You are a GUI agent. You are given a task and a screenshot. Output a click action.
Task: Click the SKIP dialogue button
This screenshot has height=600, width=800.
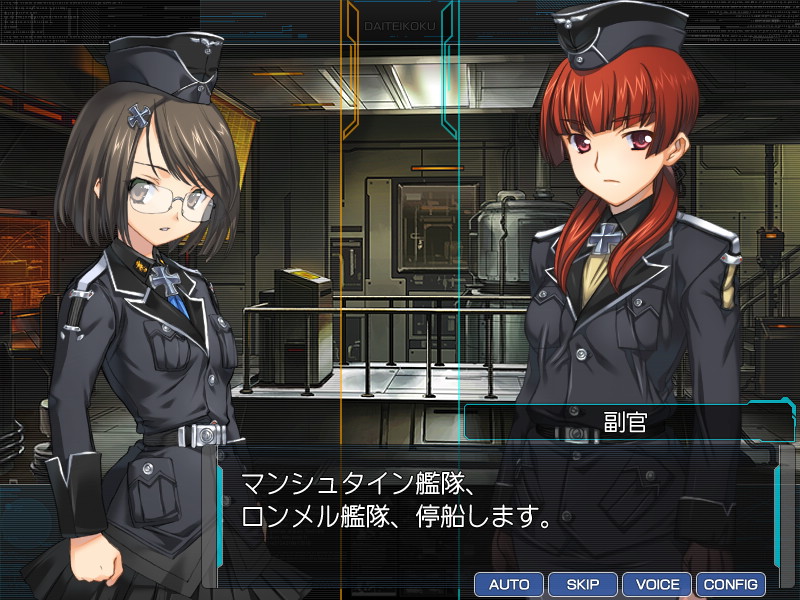(583, 584)
